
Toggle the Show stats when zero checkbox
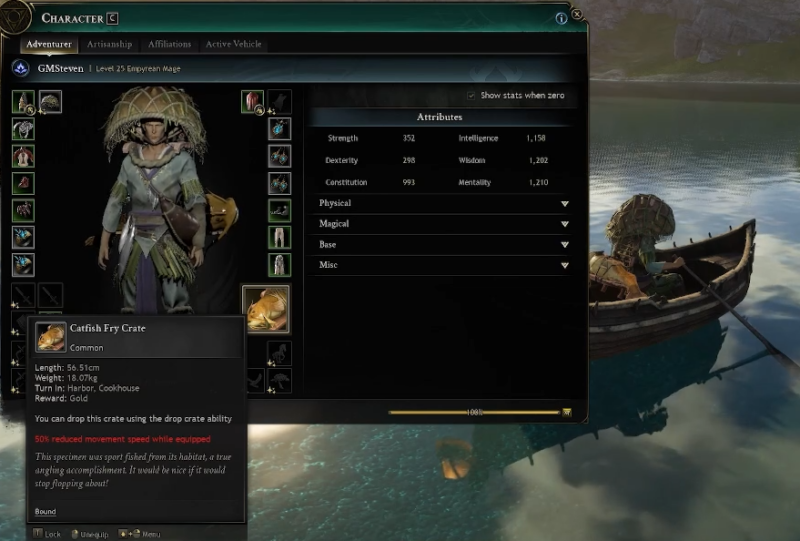[472, 95]
